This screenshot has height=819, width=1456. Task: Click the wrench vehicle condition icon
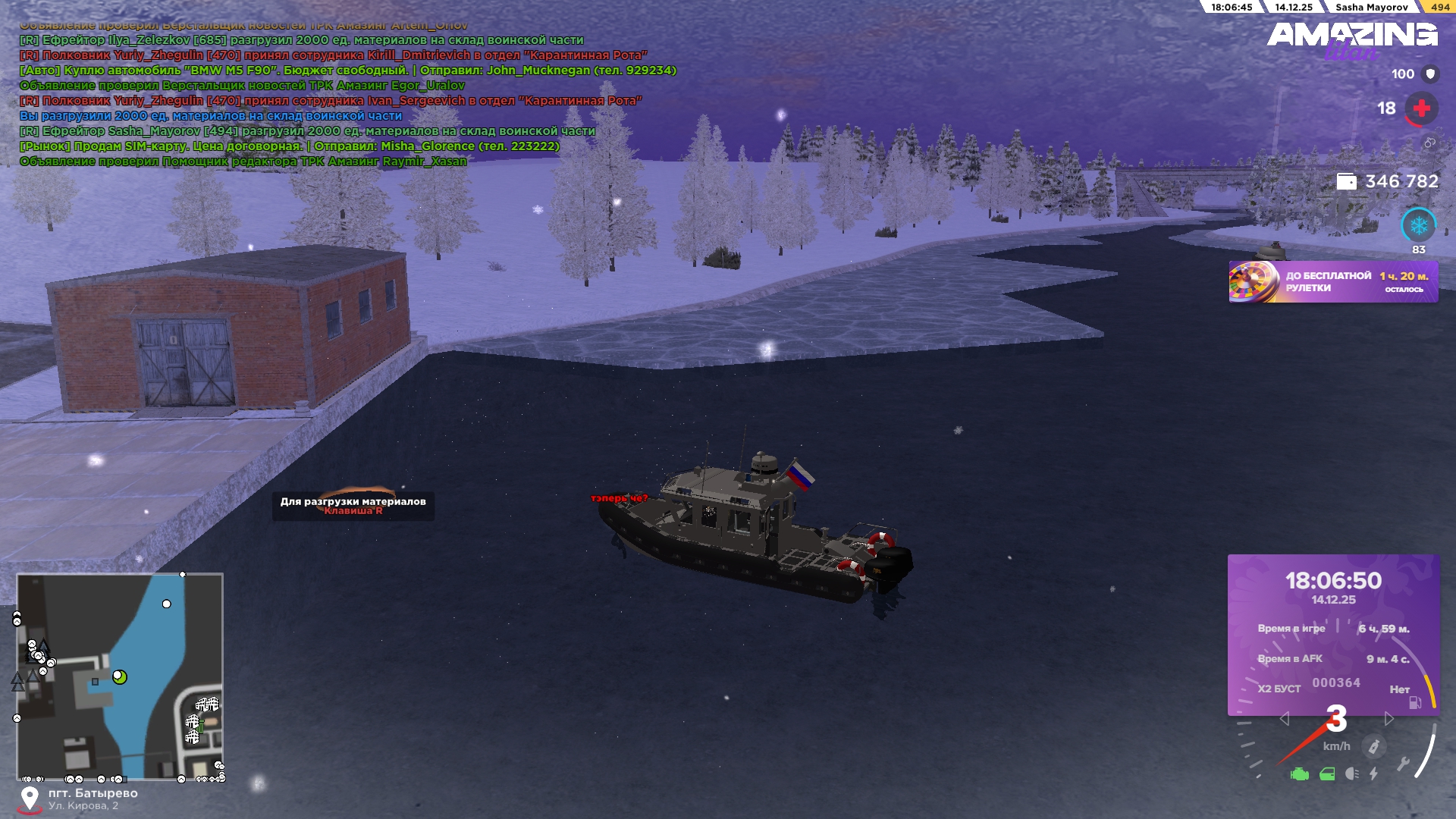1403,764
